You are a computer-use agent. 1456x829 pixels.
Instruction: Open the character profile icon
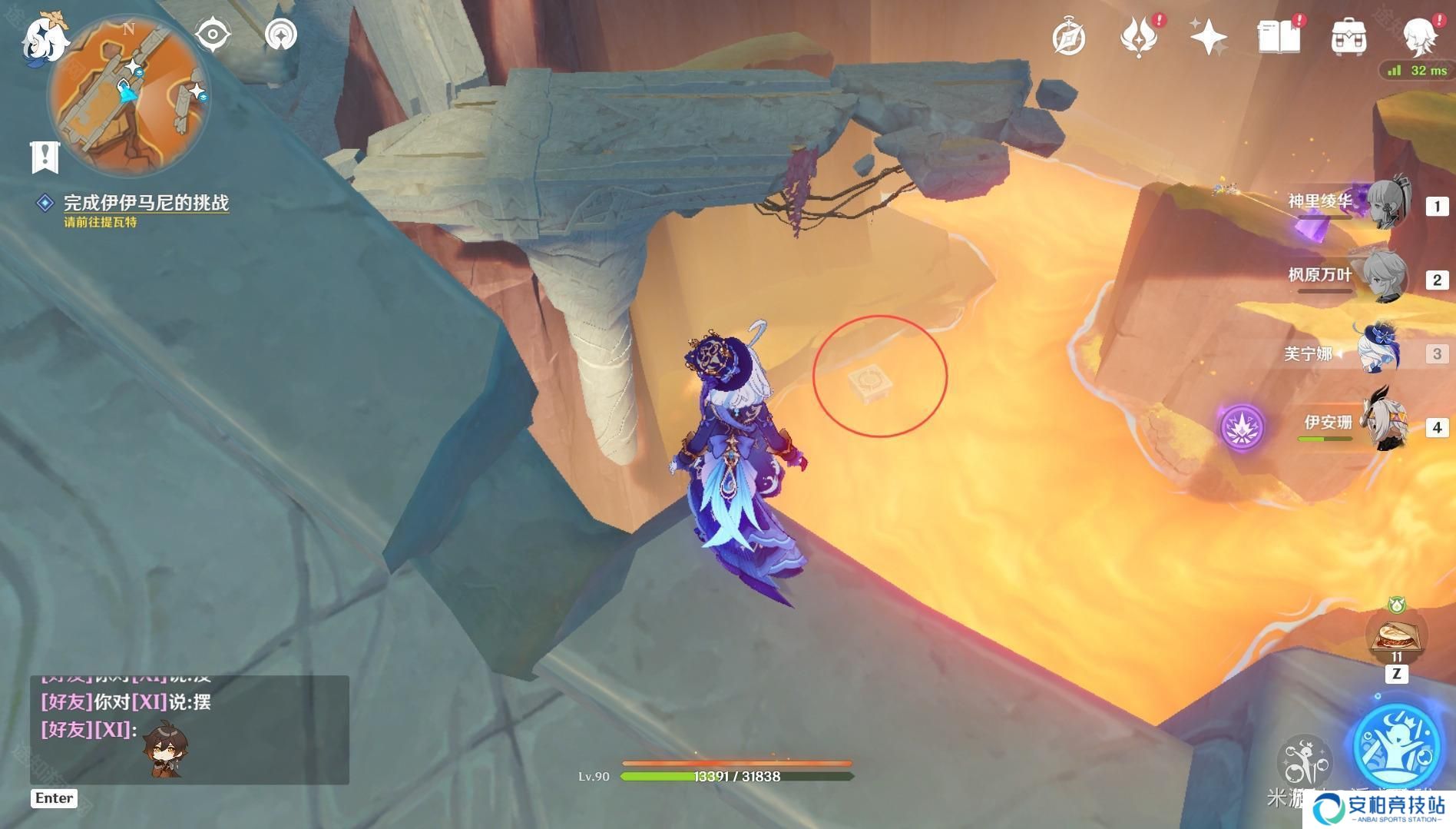pyautogui.click(x=1418, y=37)
